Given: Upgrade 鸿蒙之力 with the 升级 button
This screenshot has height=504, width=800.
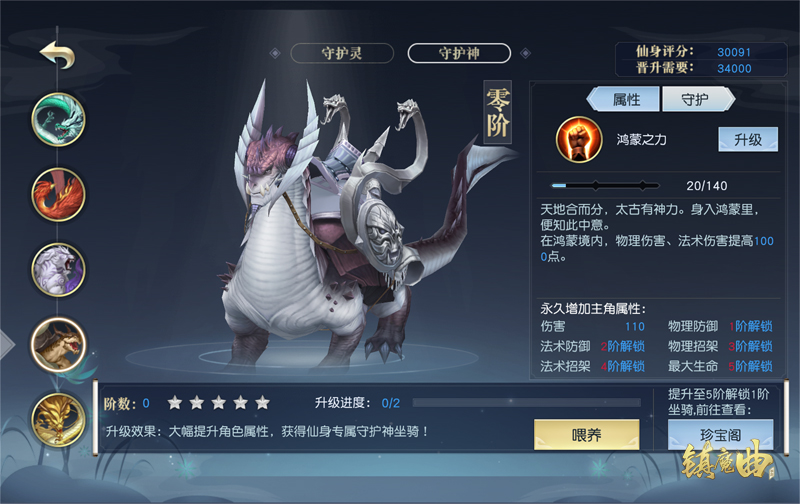Looking at the screenshot, I should [x=748, y=140].
